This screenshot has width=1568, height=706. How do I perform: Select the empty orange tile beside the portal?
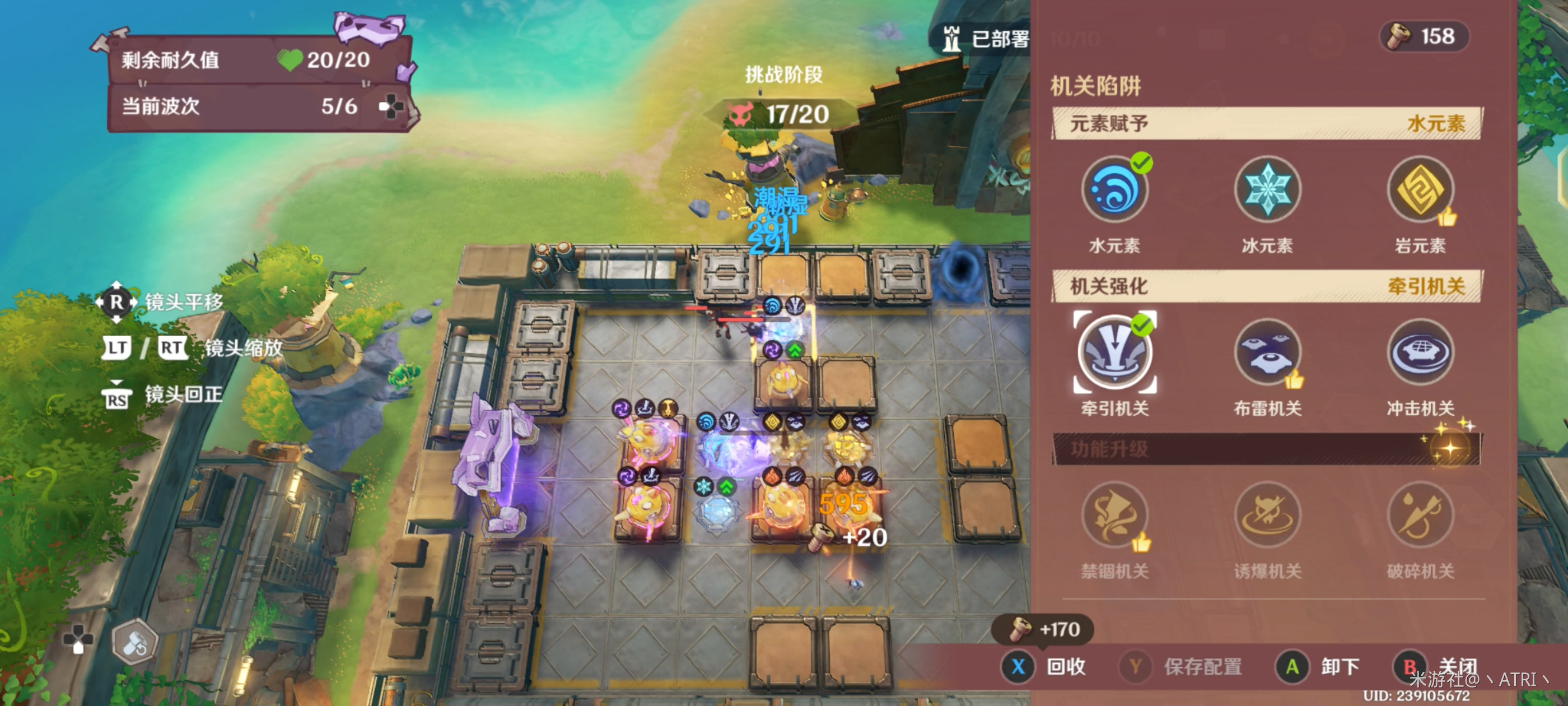[x=842, y=278]
